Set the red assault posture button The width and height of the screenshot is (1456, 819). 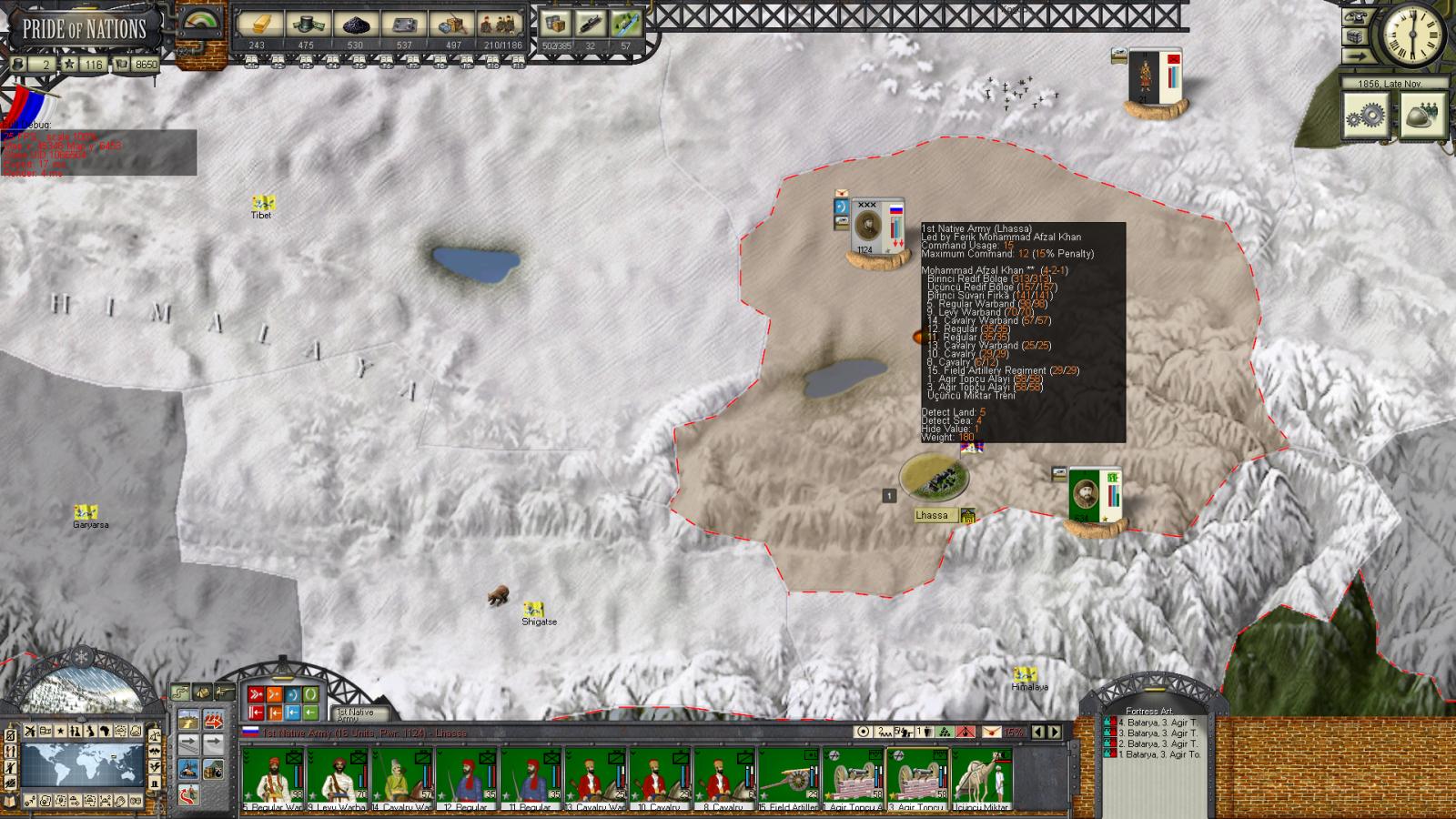[x=257, y=695]
